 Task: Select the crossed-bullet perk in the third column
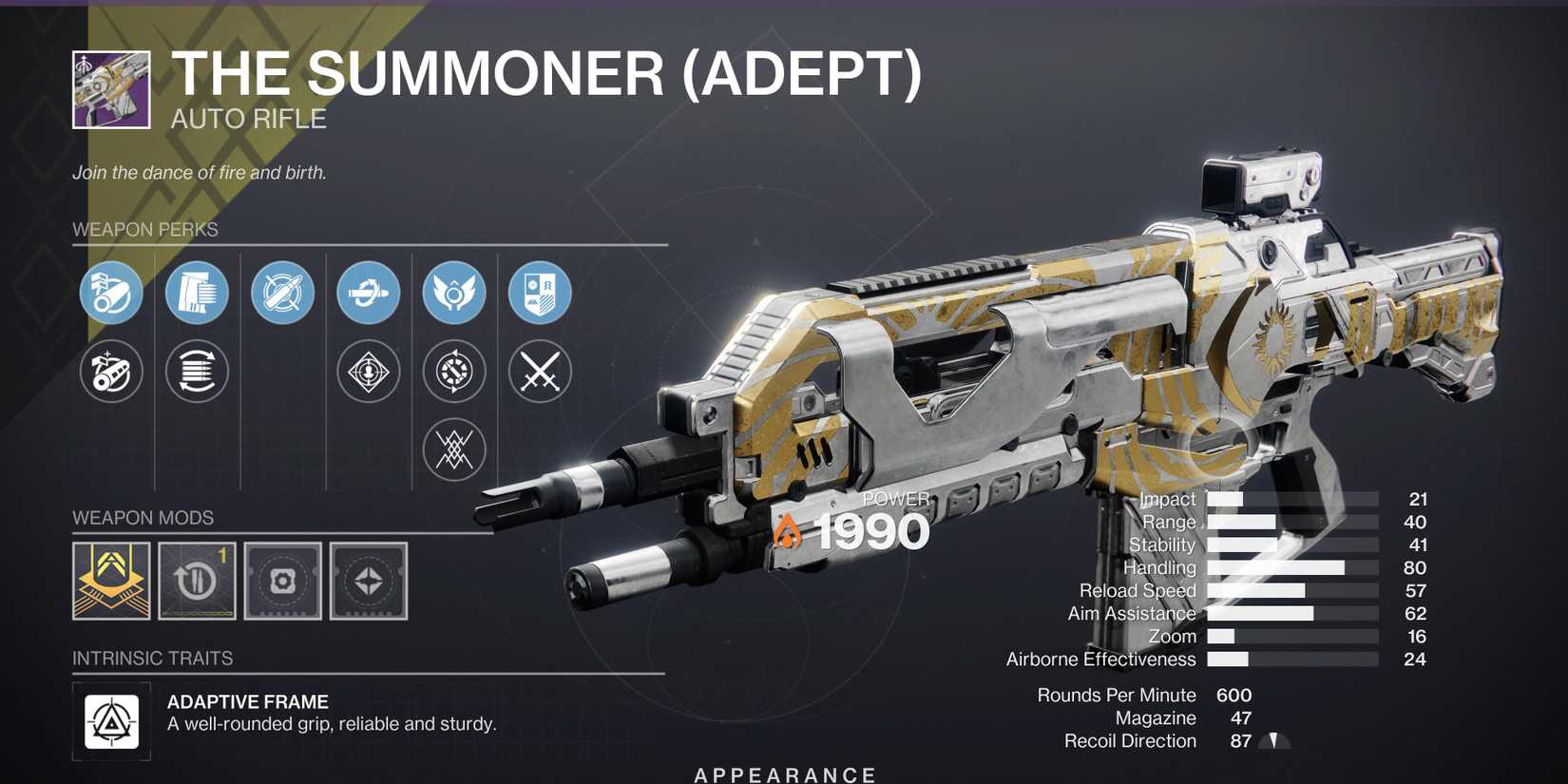(281, 293)
